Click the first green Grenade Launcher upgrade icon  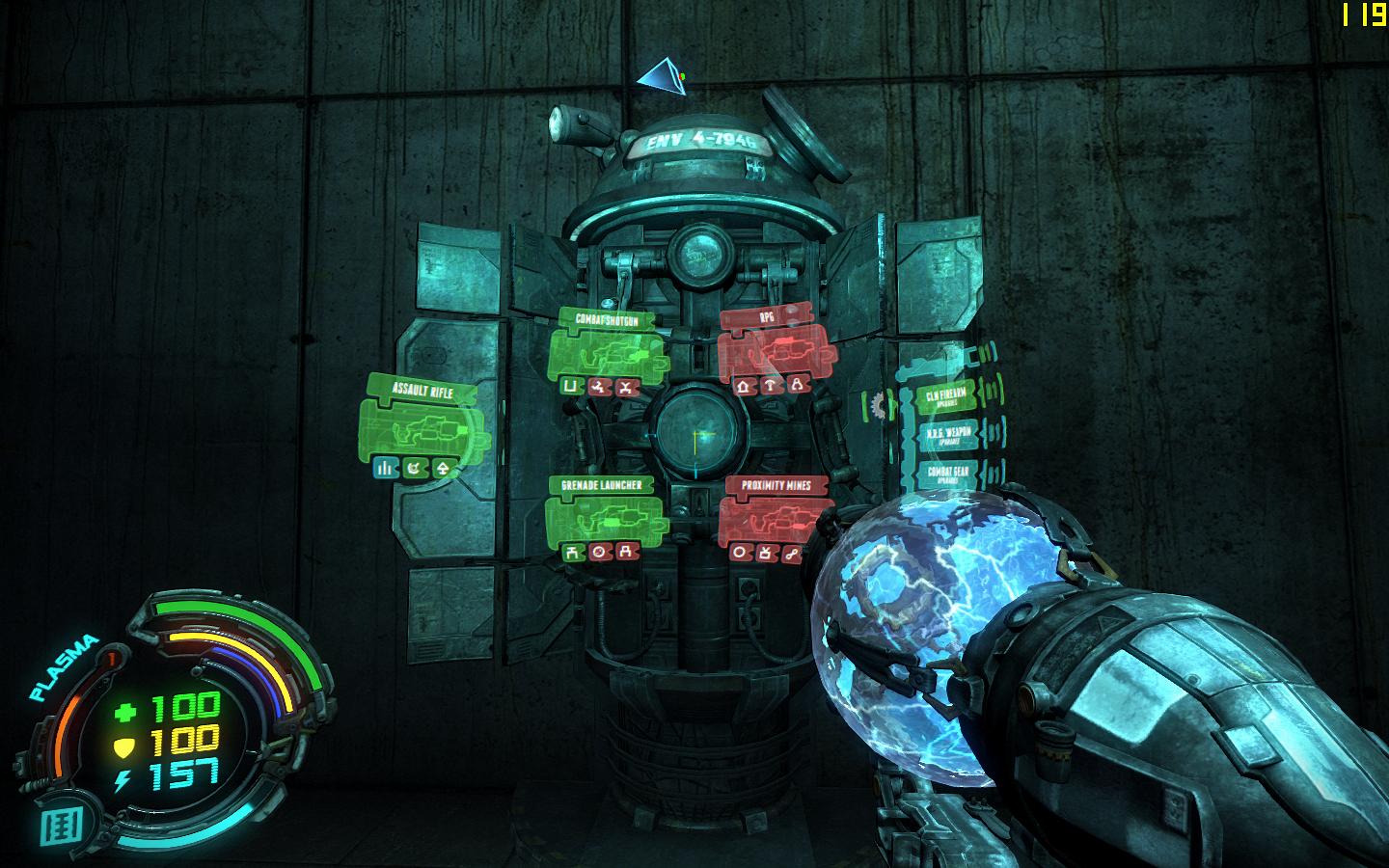tap(573, 553)
